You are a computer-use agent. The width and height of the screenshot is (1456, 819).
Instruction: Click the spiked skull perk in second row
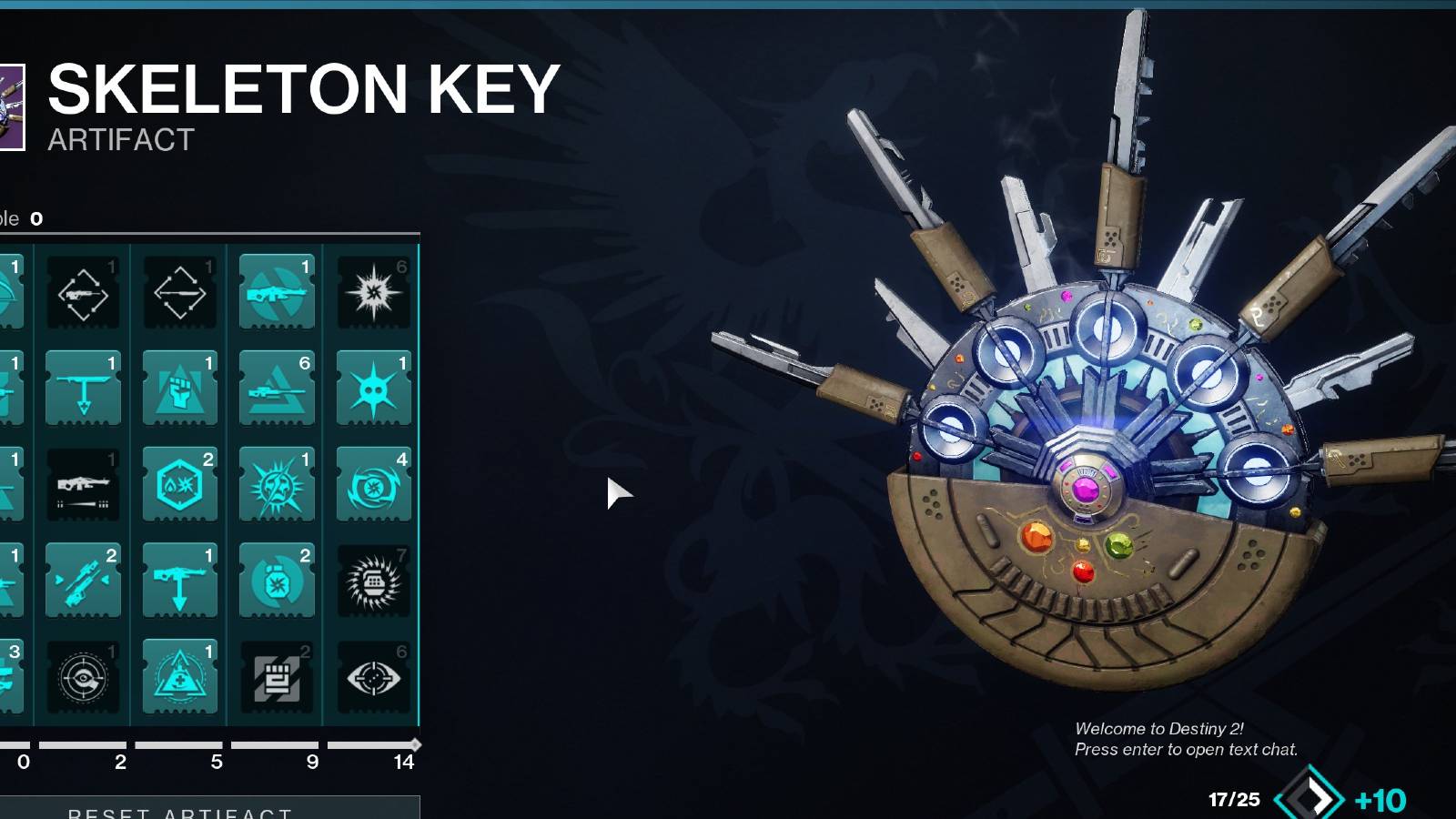pyautogui.click(x=374, y=387)
